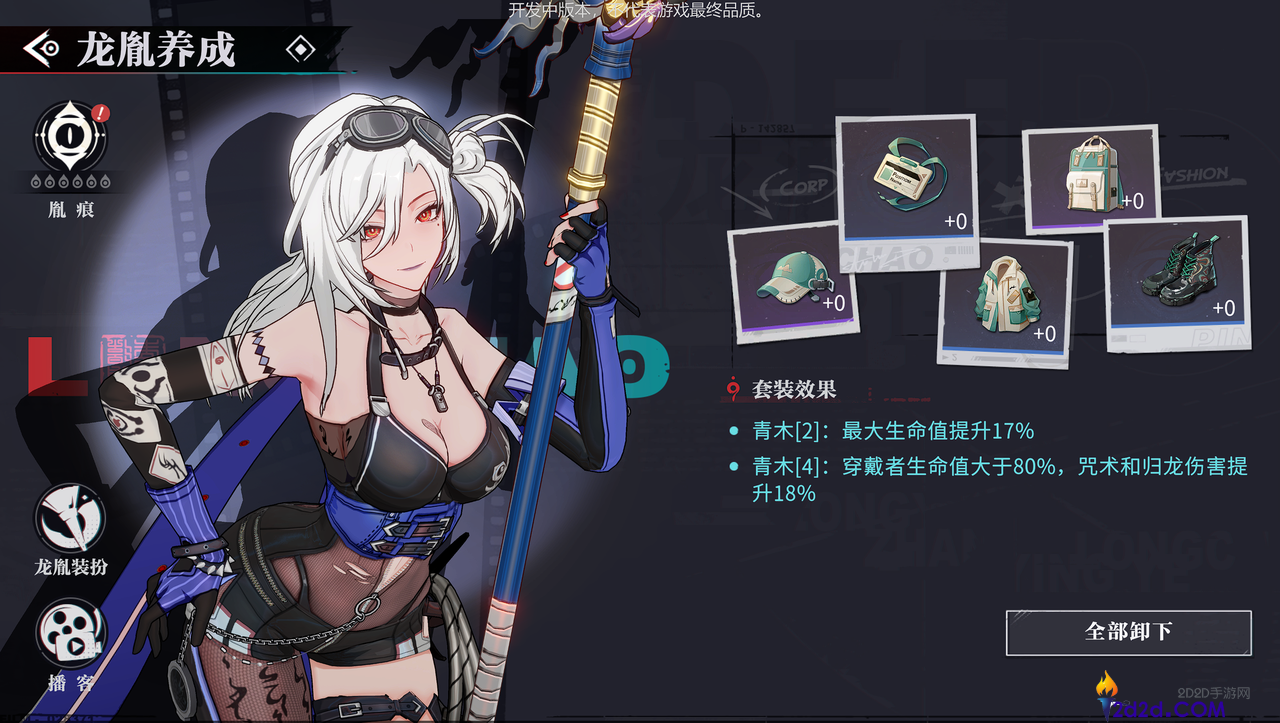This screenshot has width=1280, height=723.
Task: Click the pip progress row under the 胤痕 icon
Action: tap(68, 182)
